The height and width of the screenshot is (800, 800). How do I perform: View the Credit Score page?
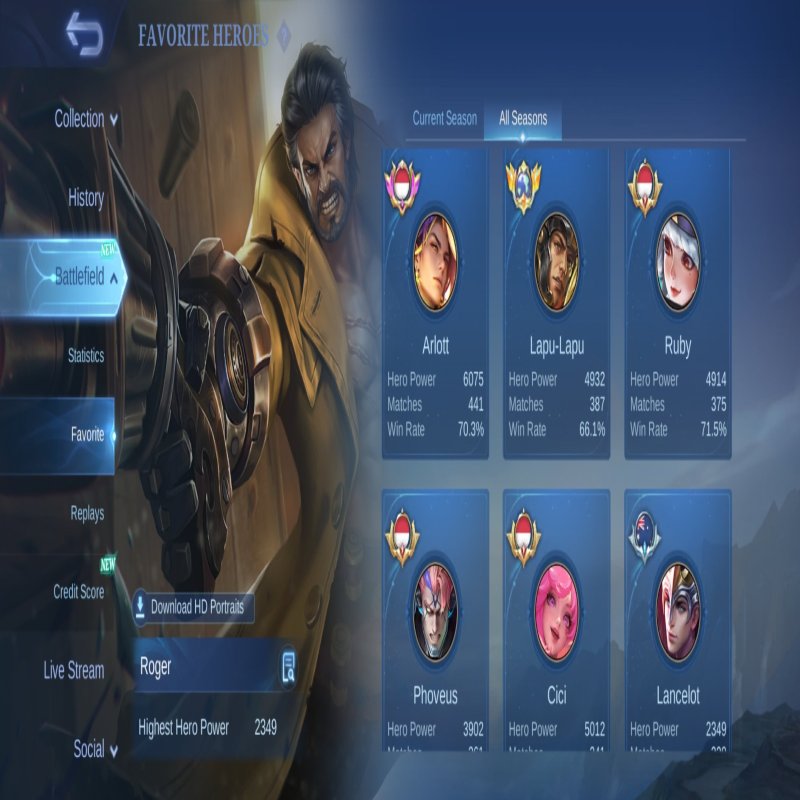tap(79, 592)
